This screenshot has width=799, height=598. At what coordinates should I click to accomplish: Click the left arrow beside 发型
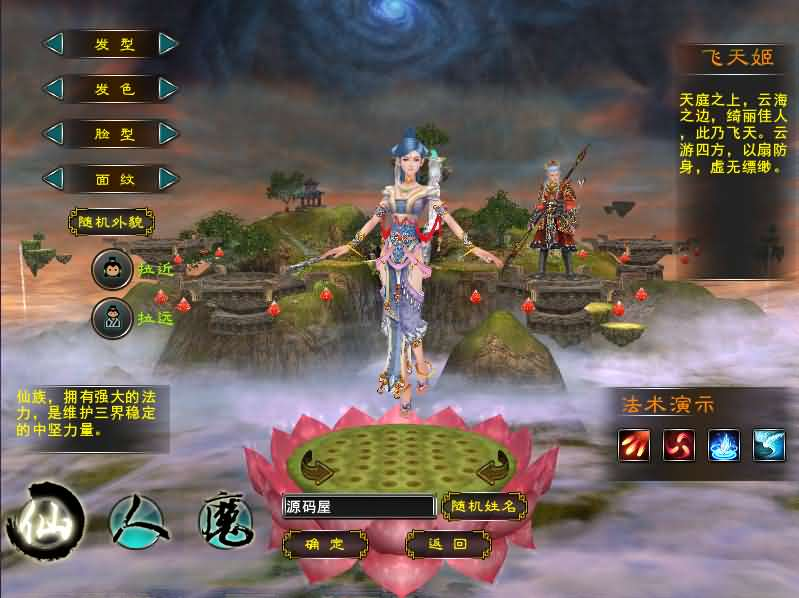(x=53, y=44)
